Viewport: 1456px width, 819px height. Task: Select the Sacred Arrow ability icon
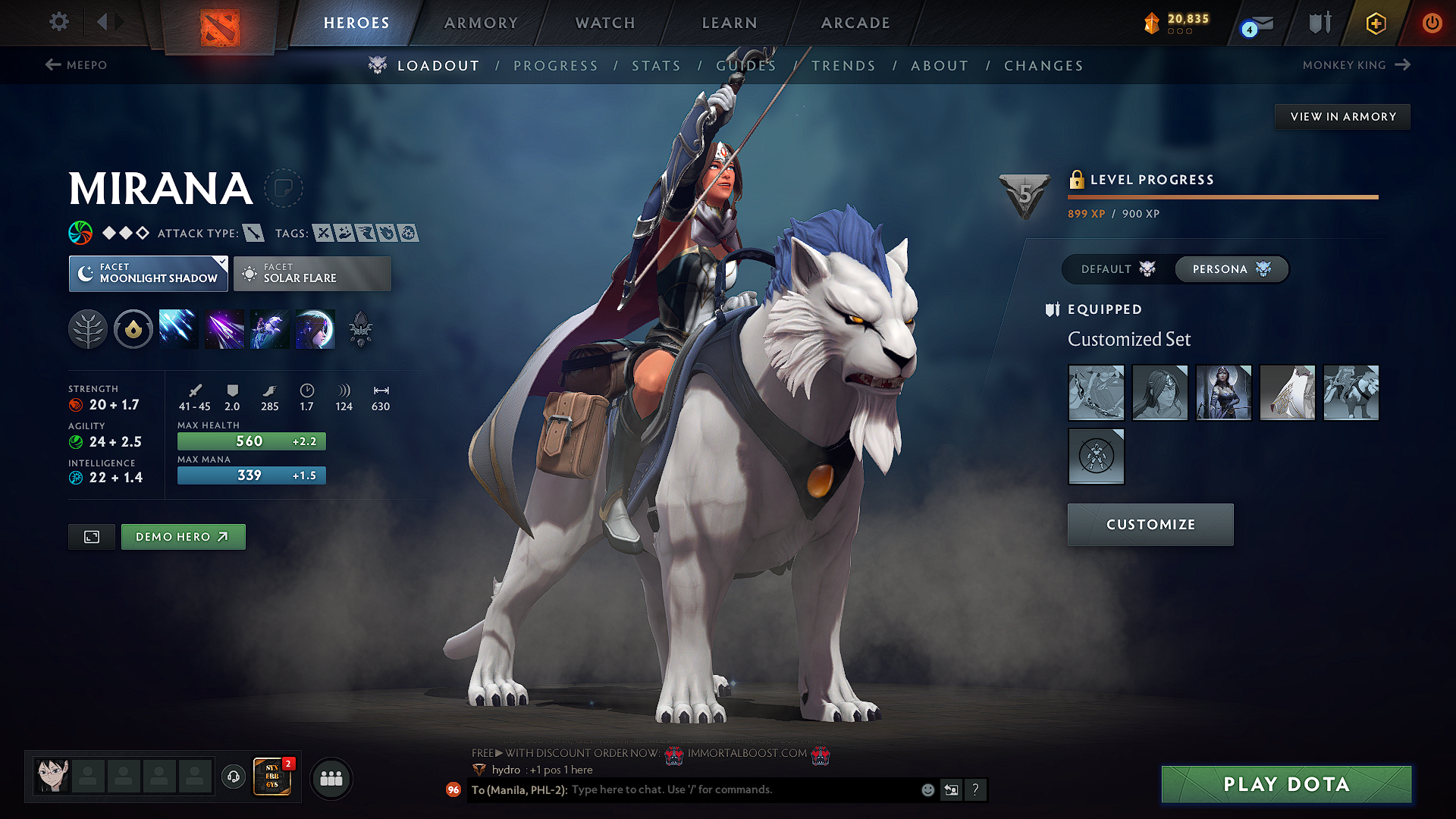[224, 328]
